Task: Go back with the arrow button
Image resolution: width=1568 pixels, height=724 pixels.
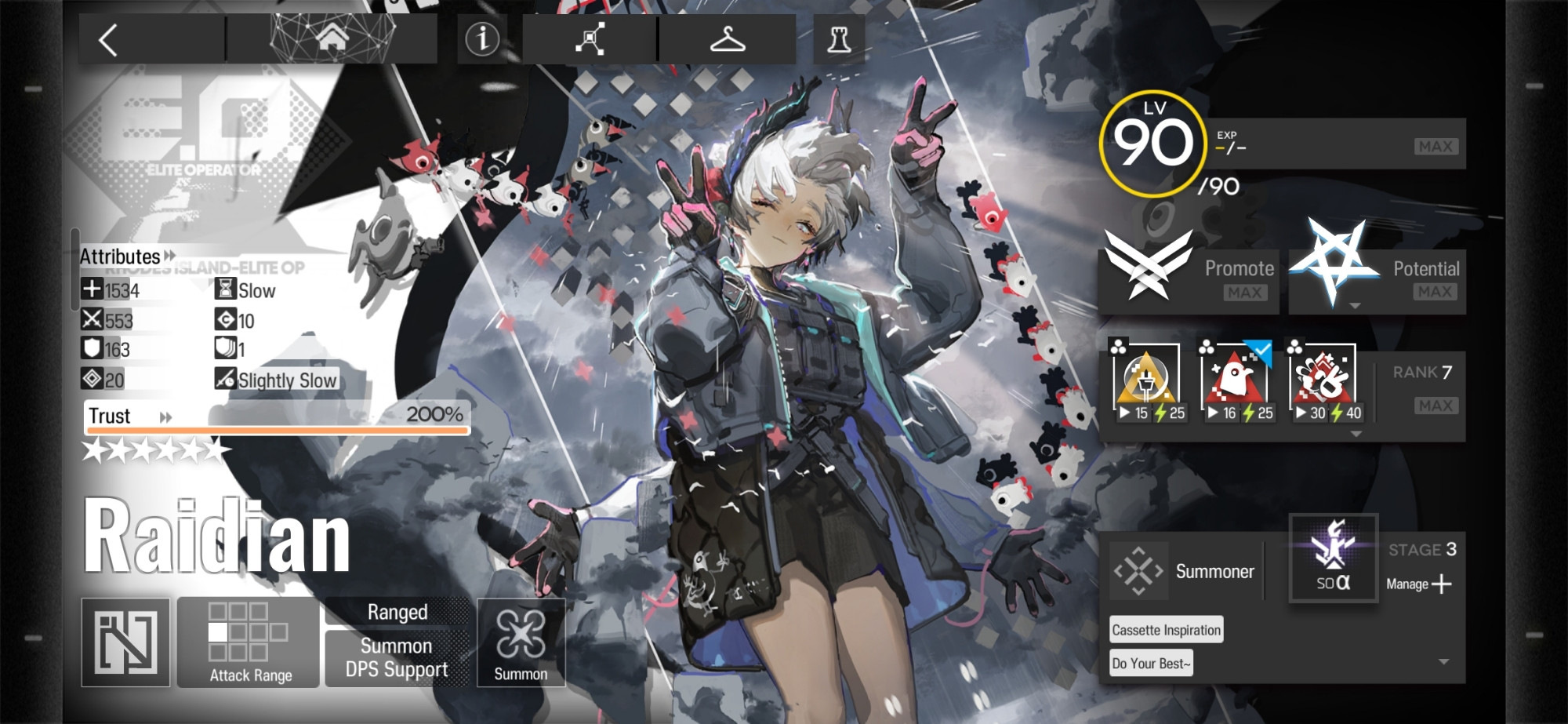Action: pyautogui.click(x=110, y=40)
